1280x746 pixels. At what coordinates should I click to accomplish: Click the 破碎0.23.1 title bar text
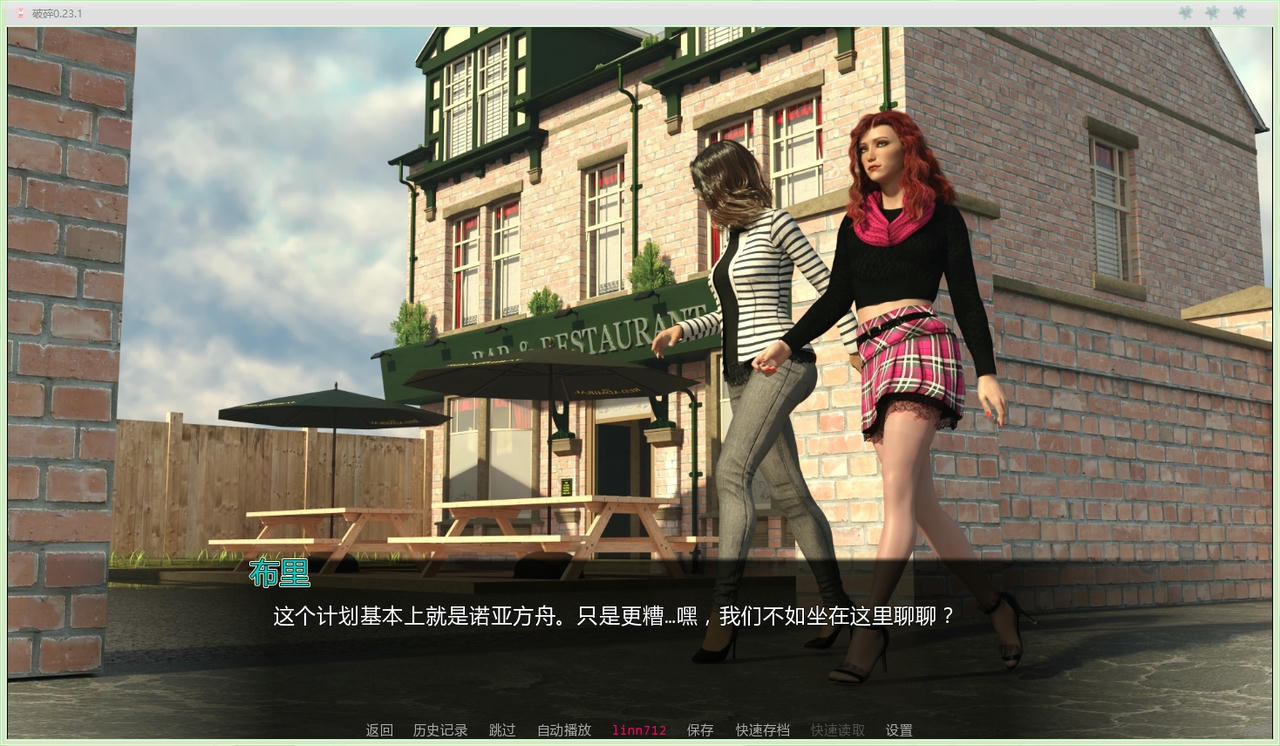[x=55, y=13]
